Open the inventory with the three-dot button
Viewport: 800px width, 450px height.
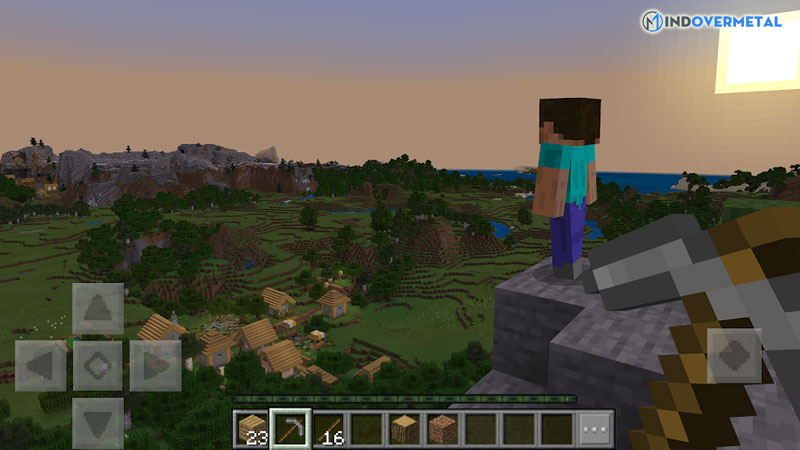tap(596, 428)
